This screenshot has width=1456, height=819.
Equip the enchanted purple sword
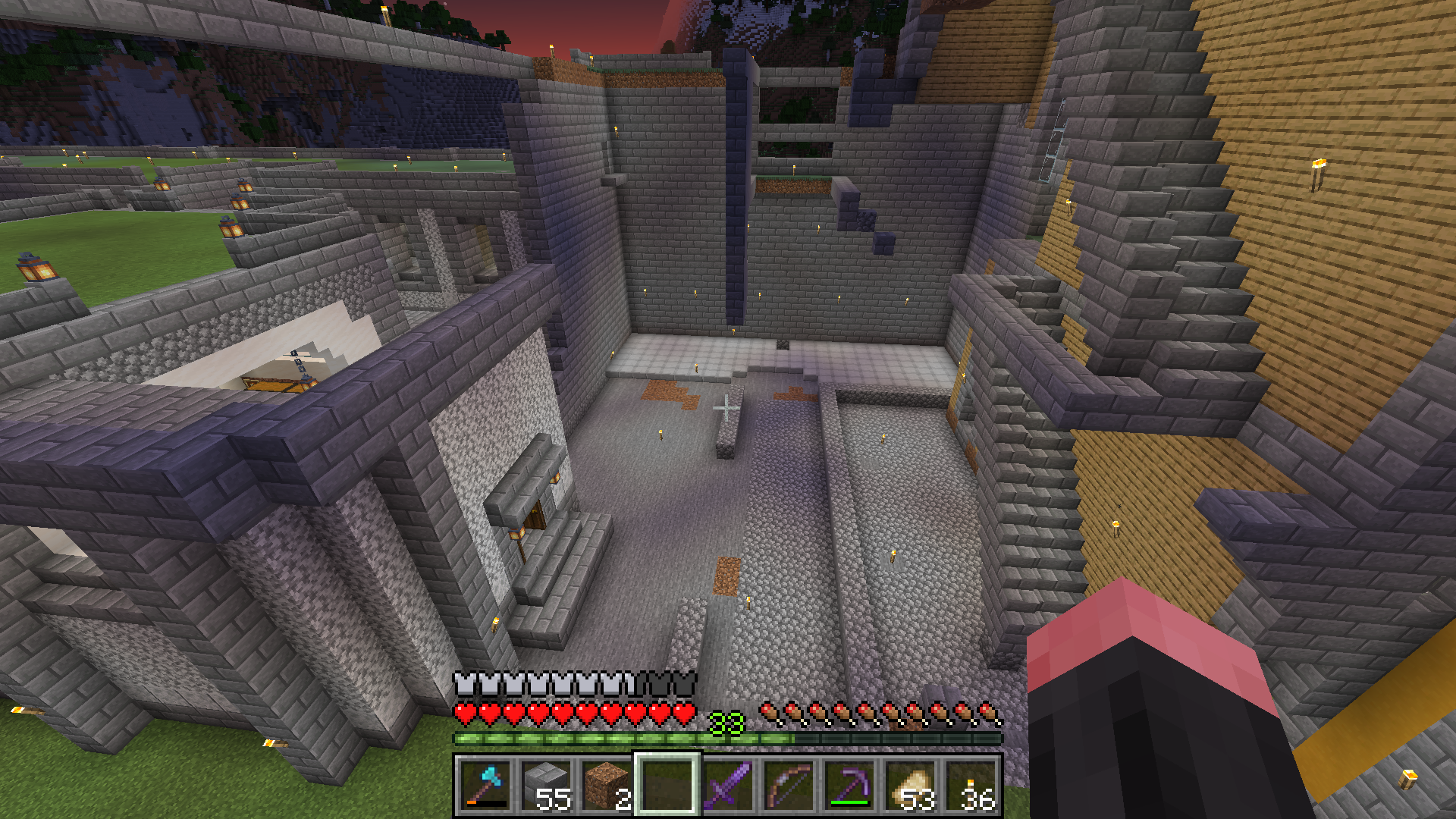point(728,786)
